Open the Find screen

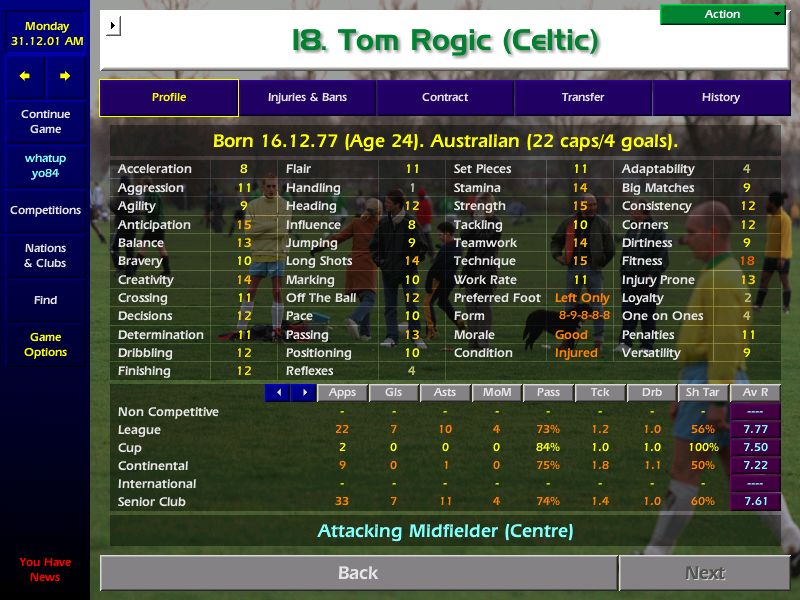coord(45,300)
